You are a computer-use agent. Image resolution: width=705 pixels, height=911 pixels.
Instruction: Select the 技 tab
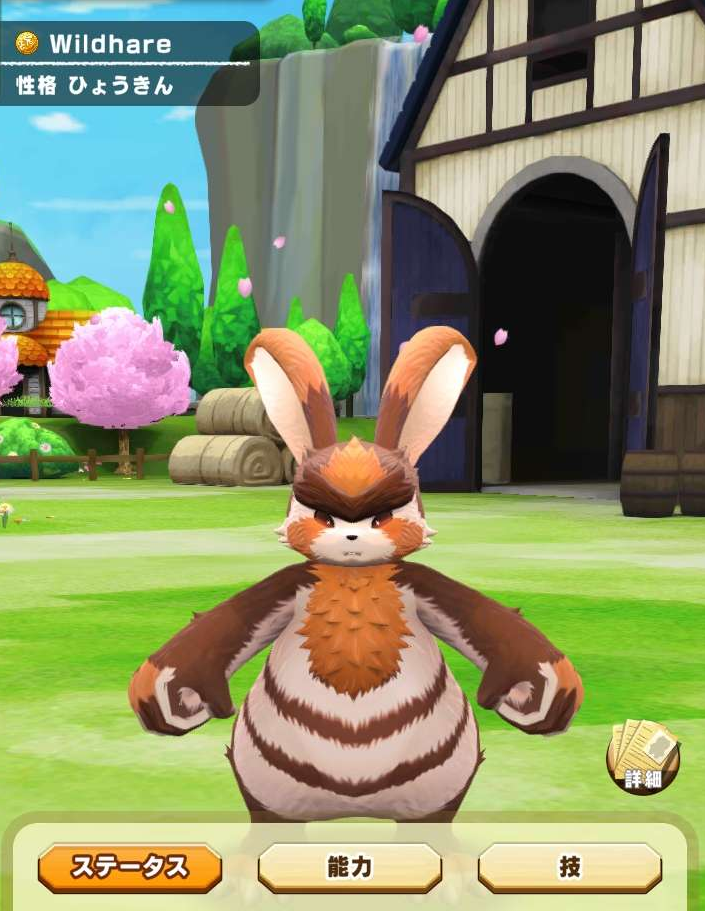point(569,867)
